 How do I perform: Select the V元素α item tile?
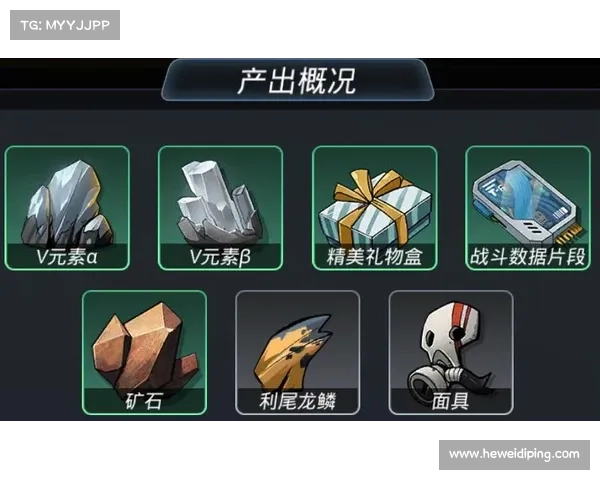coord(67,208)
